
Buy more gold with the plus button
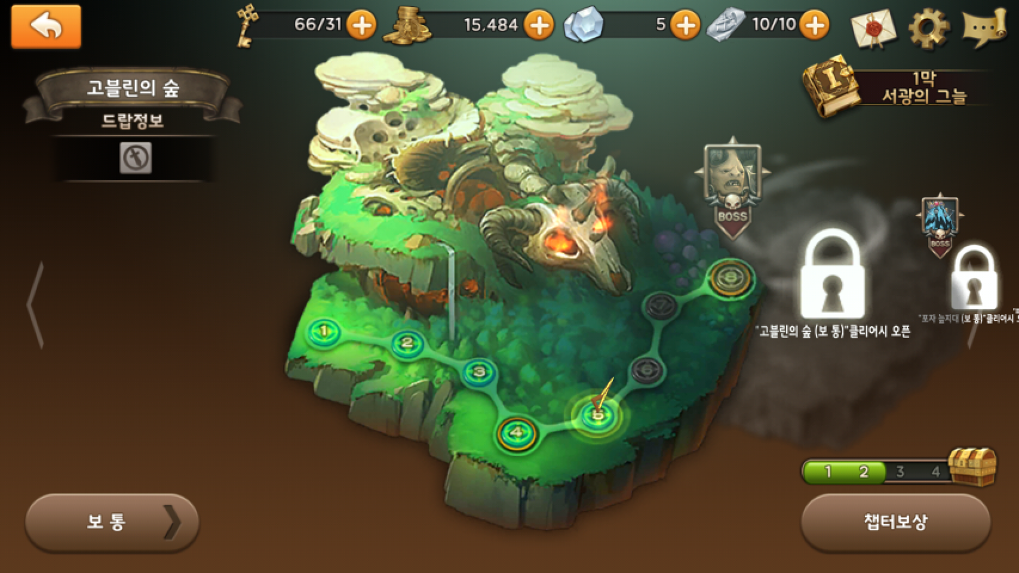tap(539, 25)
